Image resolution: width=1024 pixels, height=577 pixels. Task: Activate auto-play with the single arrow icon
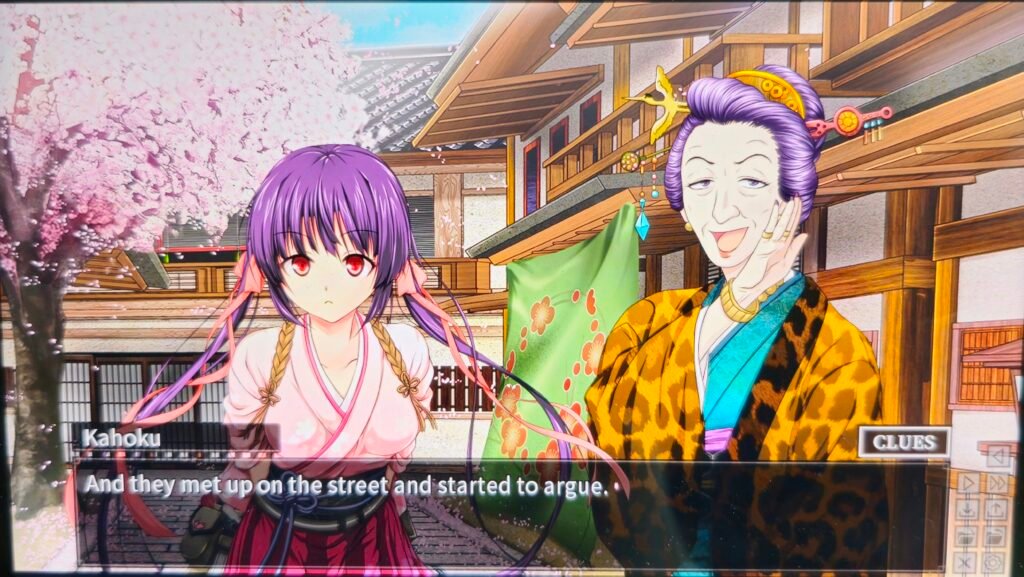point(967,483)
